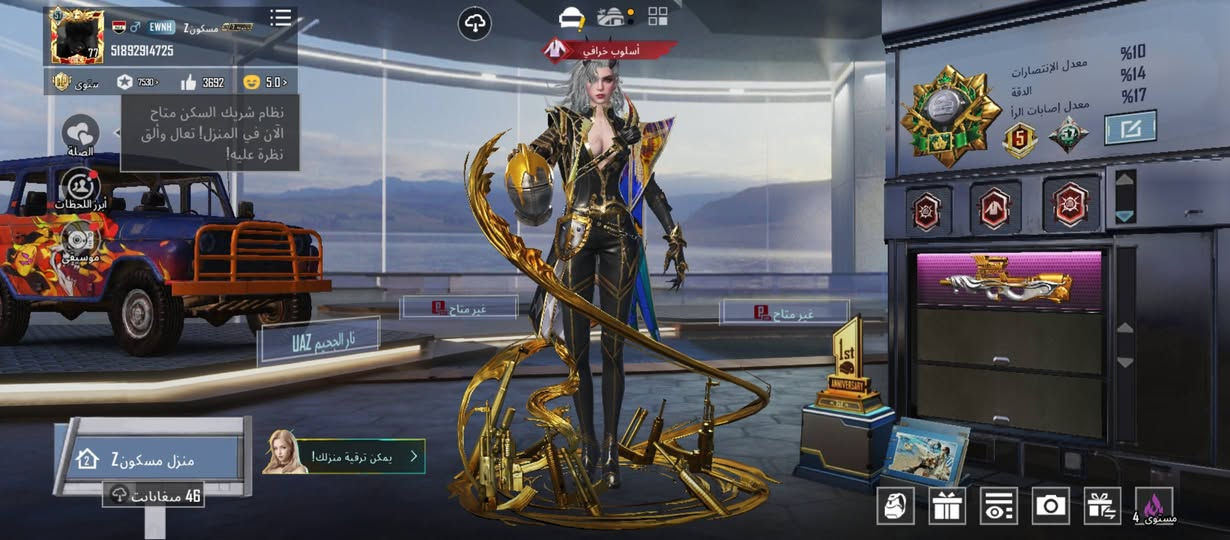
Task: Open the likes count with thumbs-up icon
Action: tap(203, 82)
